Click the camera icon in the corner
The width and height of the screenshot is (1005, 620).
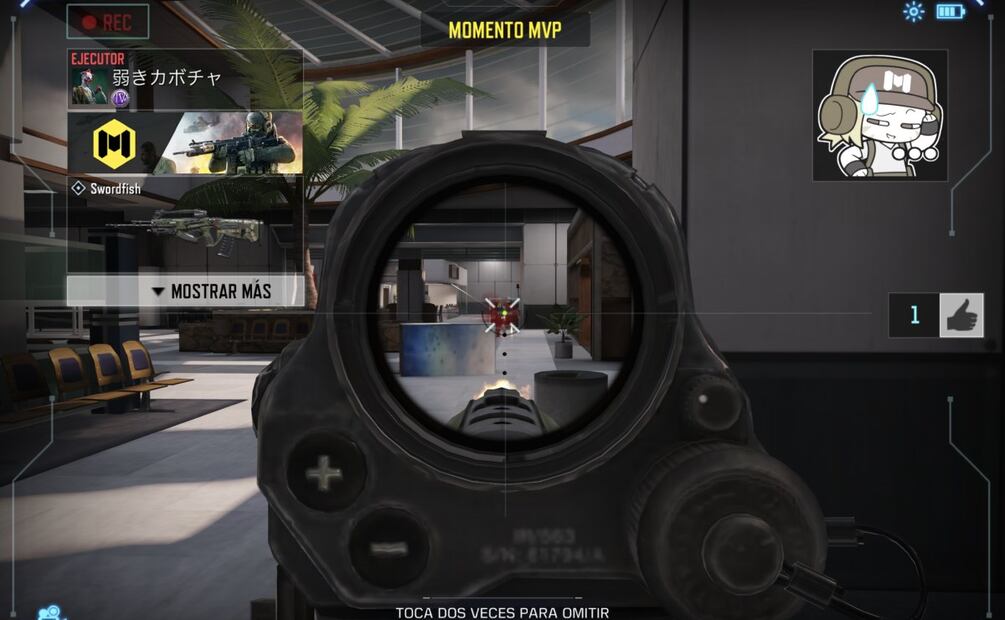(48, 612)
